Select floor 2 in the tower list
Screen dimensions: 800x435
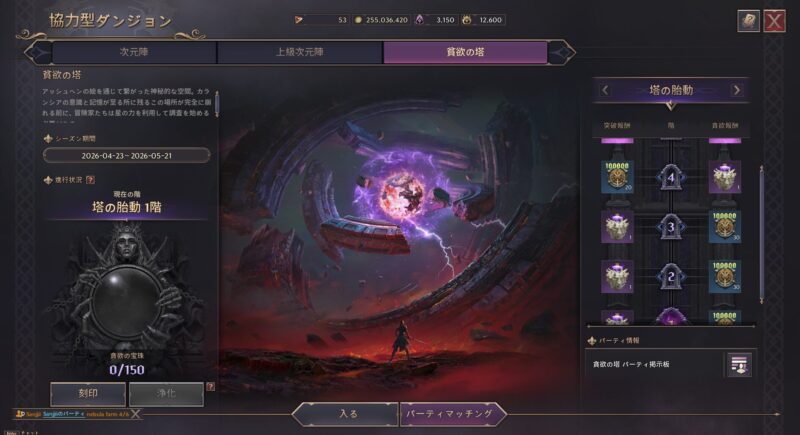click(671, 275)
